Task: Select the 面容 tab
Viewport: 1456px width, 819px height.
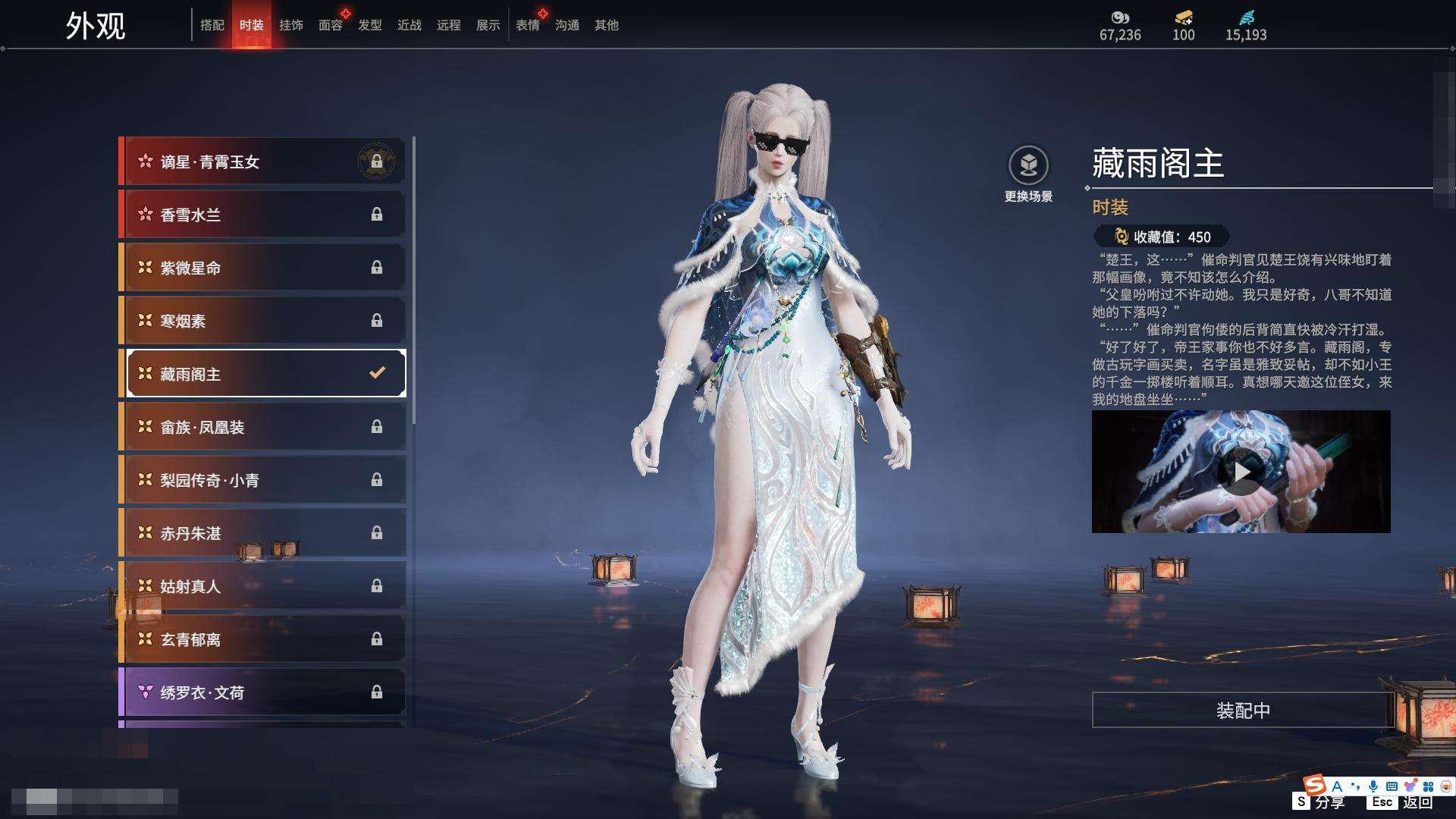Action: [x=331, y=25]
